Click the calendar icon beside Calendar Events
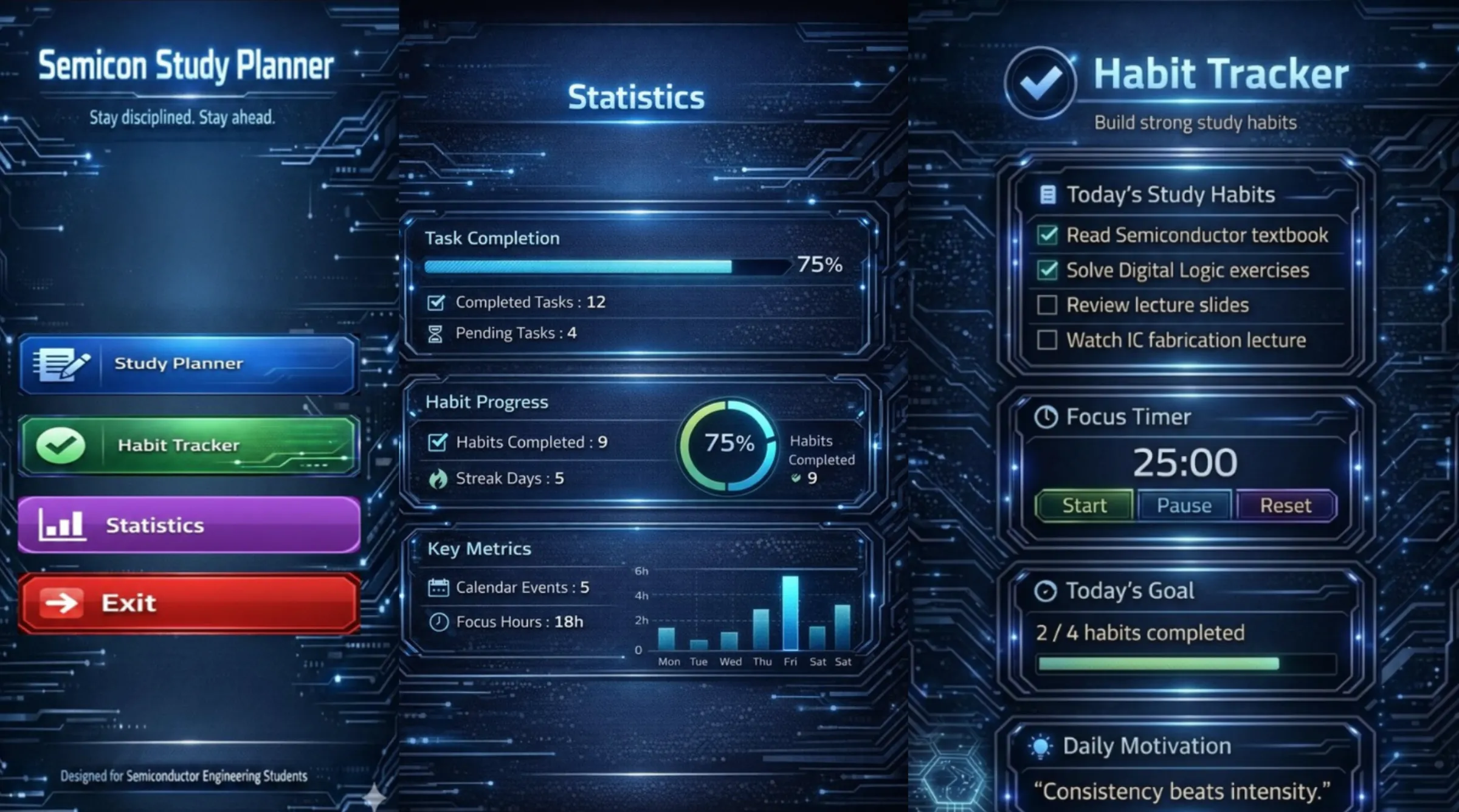Viewport: 1459px width, 812px height. (438, 587)
